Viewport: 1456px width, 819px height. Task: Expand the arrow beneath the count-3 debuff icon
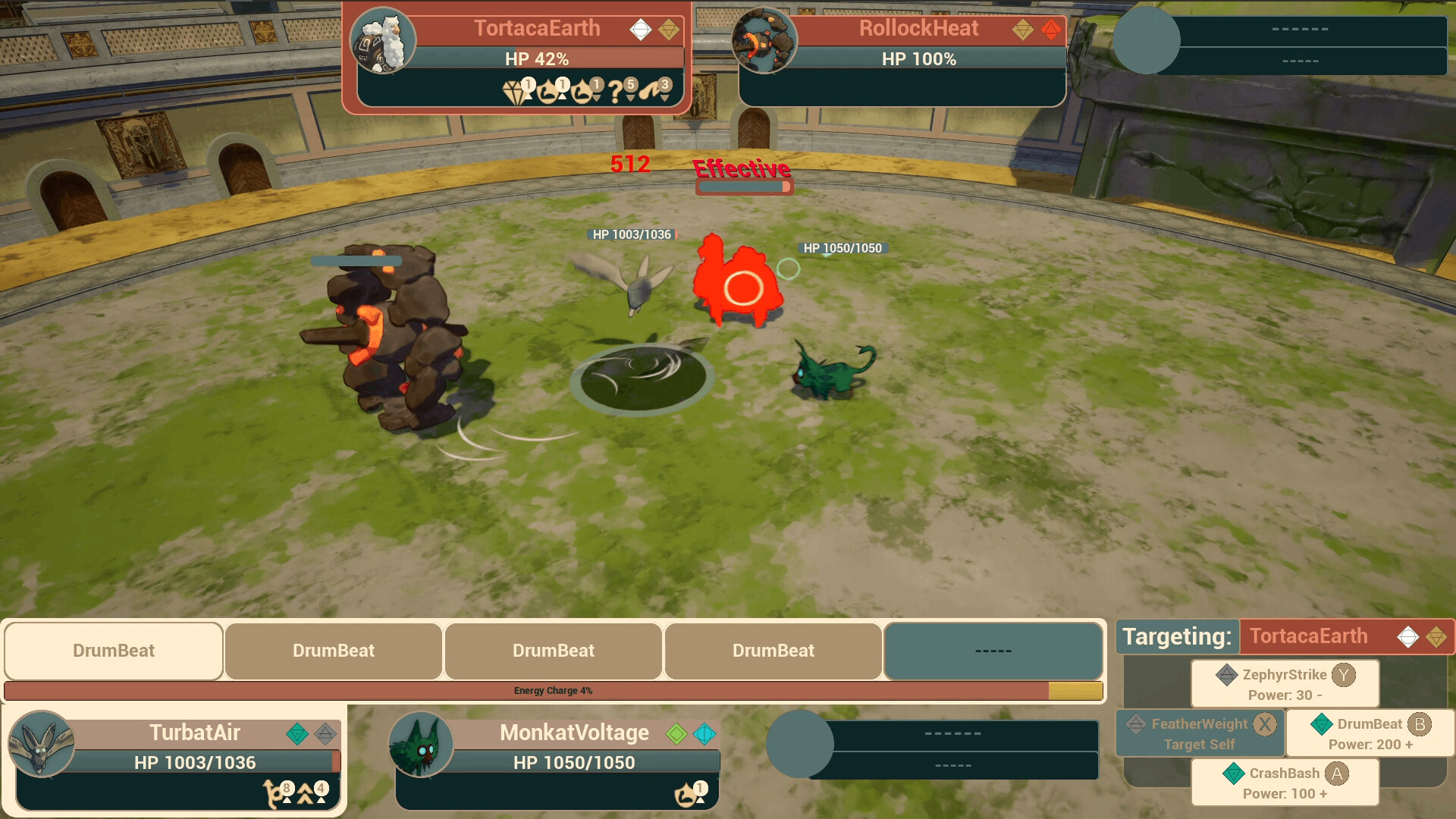click(x=665, y=99)
